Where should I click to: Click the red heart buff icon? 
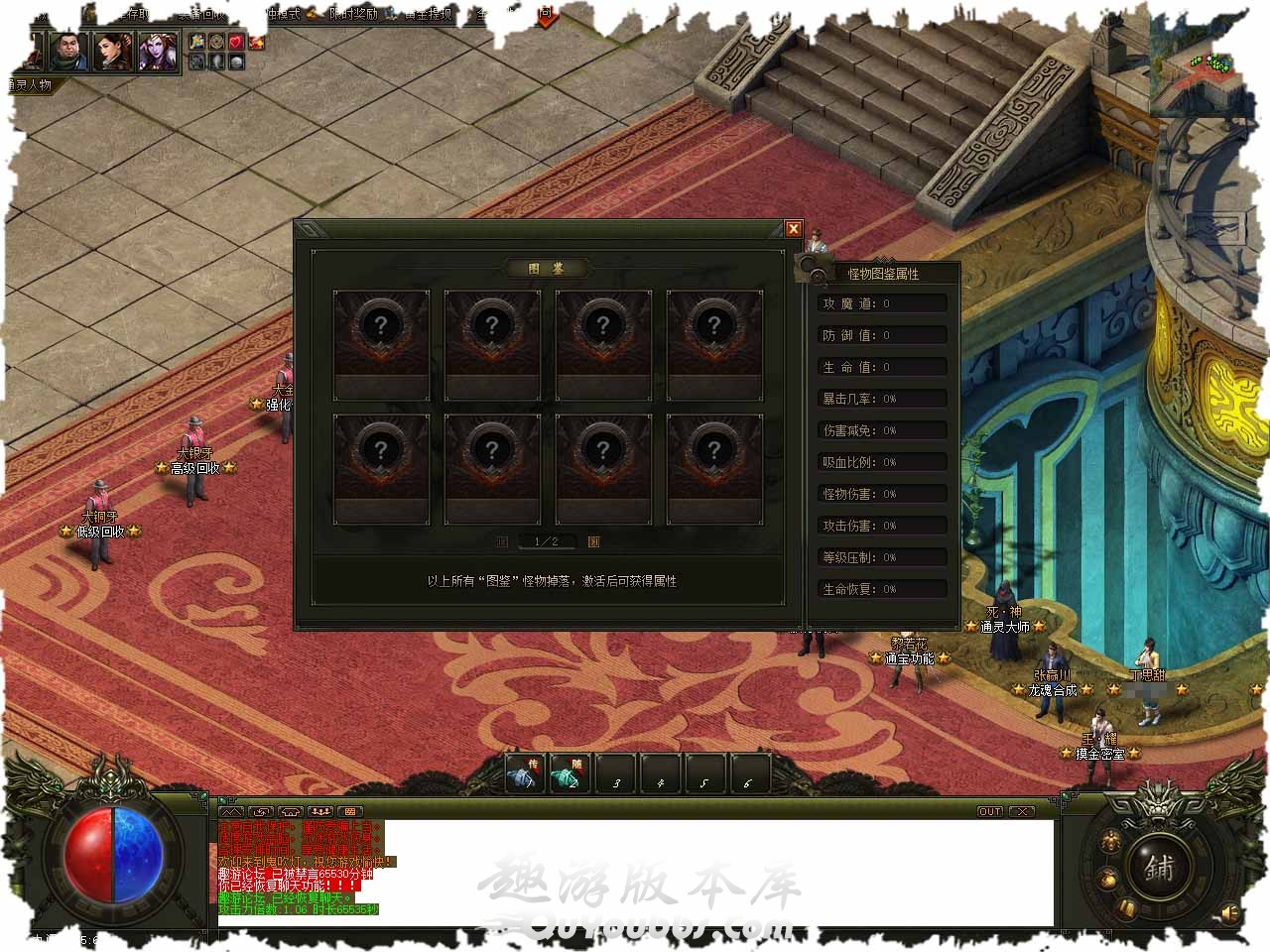tap(236, 42)
